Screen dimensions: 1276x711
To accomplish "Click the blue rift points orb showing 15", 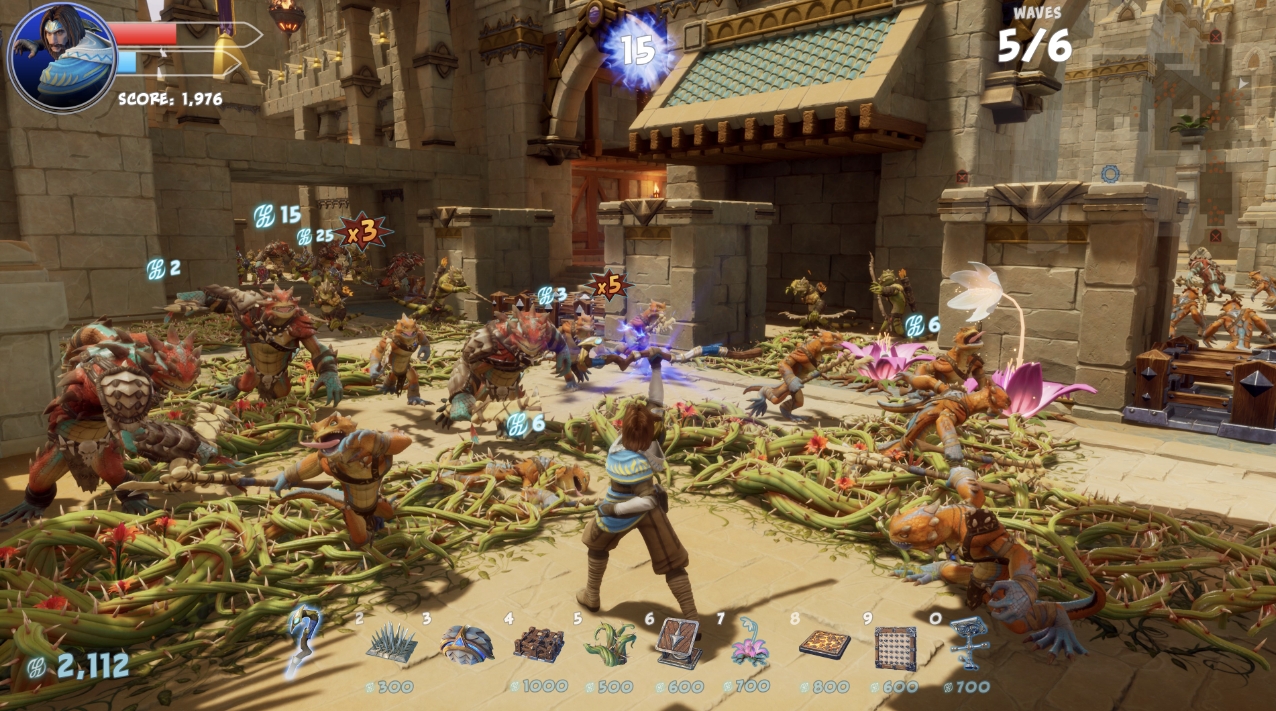I will [637, 50].
